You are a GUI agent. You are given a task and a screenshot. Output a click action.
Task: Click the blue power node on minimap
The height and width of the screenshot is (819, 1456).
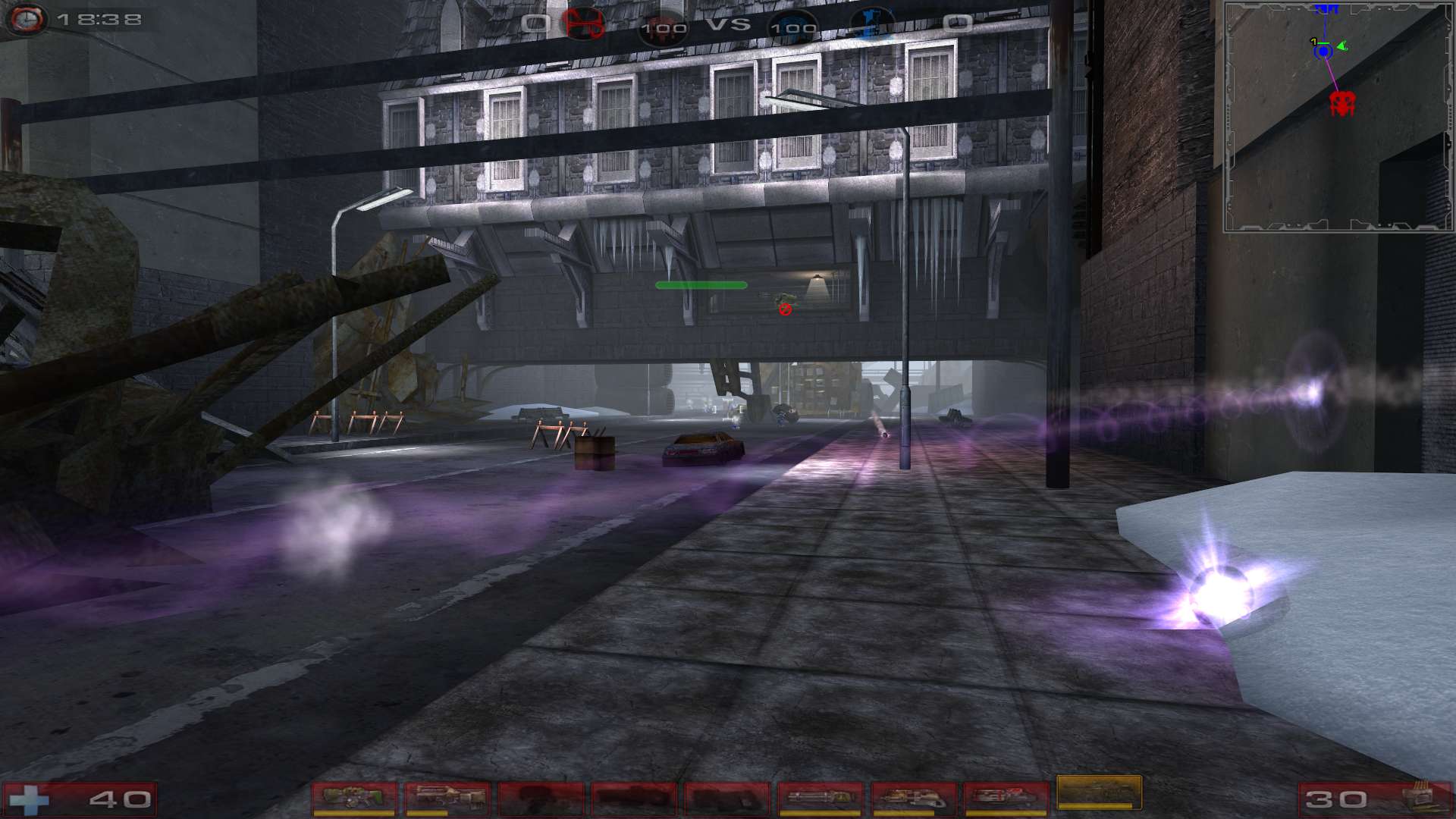1323,52
